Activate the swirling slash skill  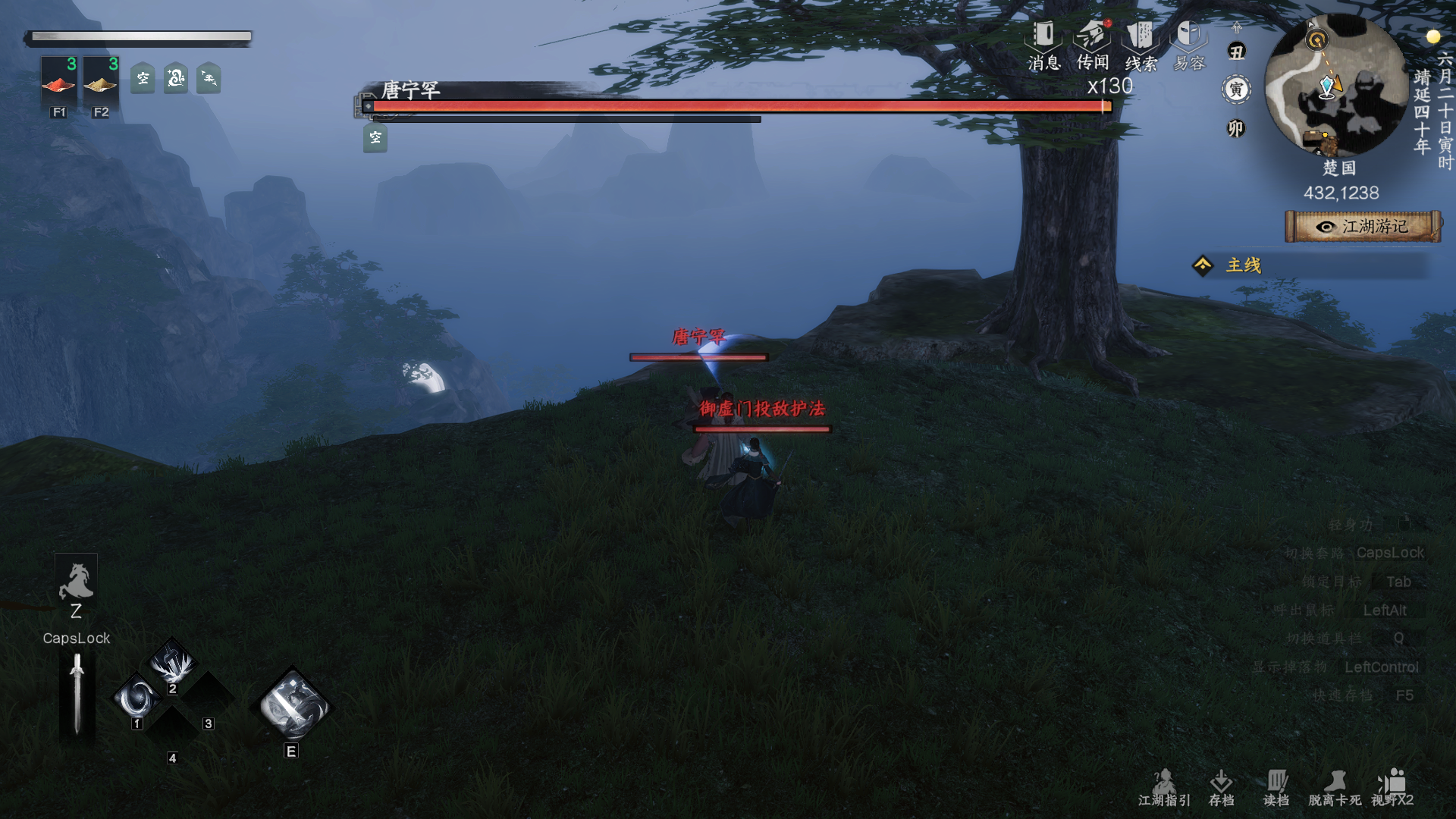click(x=138, y=698)
